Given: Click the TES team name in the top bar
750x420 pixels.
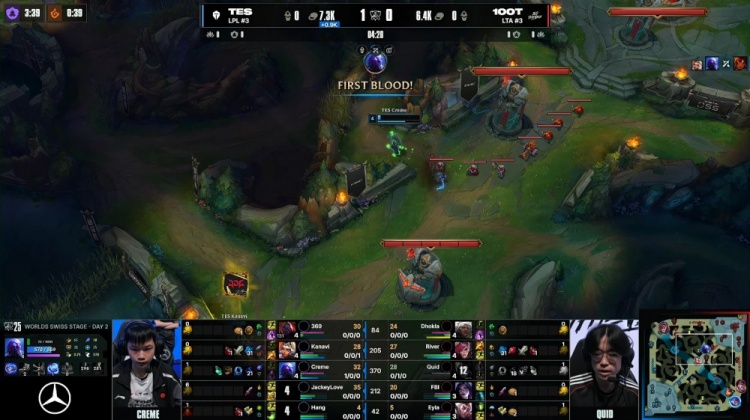Looking at the screenshot, I should tap(239, 12).
